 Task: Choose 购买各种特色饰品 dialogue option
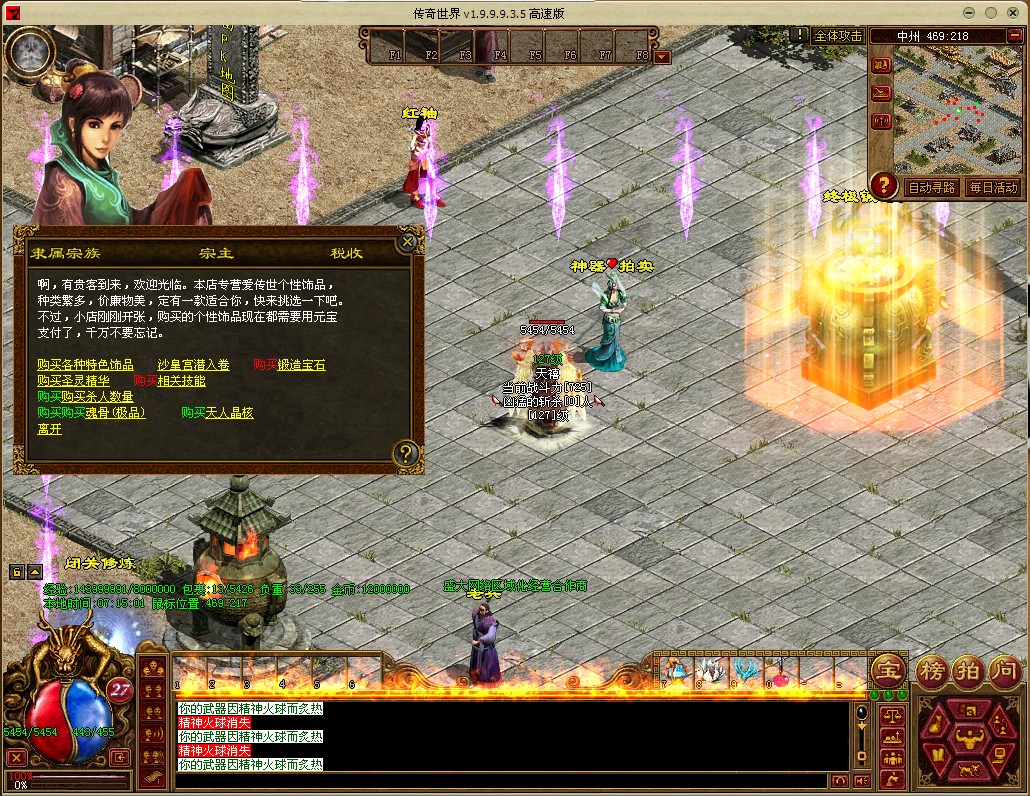pyautogui.click(x=85, y=365)
